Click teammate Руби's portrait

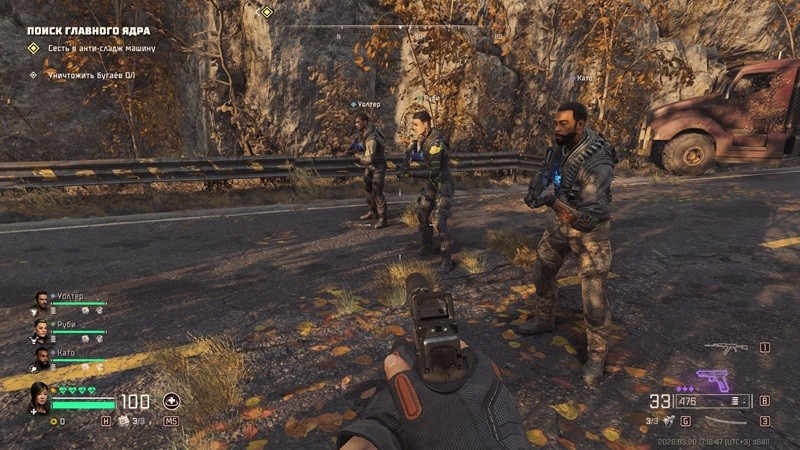41,327
